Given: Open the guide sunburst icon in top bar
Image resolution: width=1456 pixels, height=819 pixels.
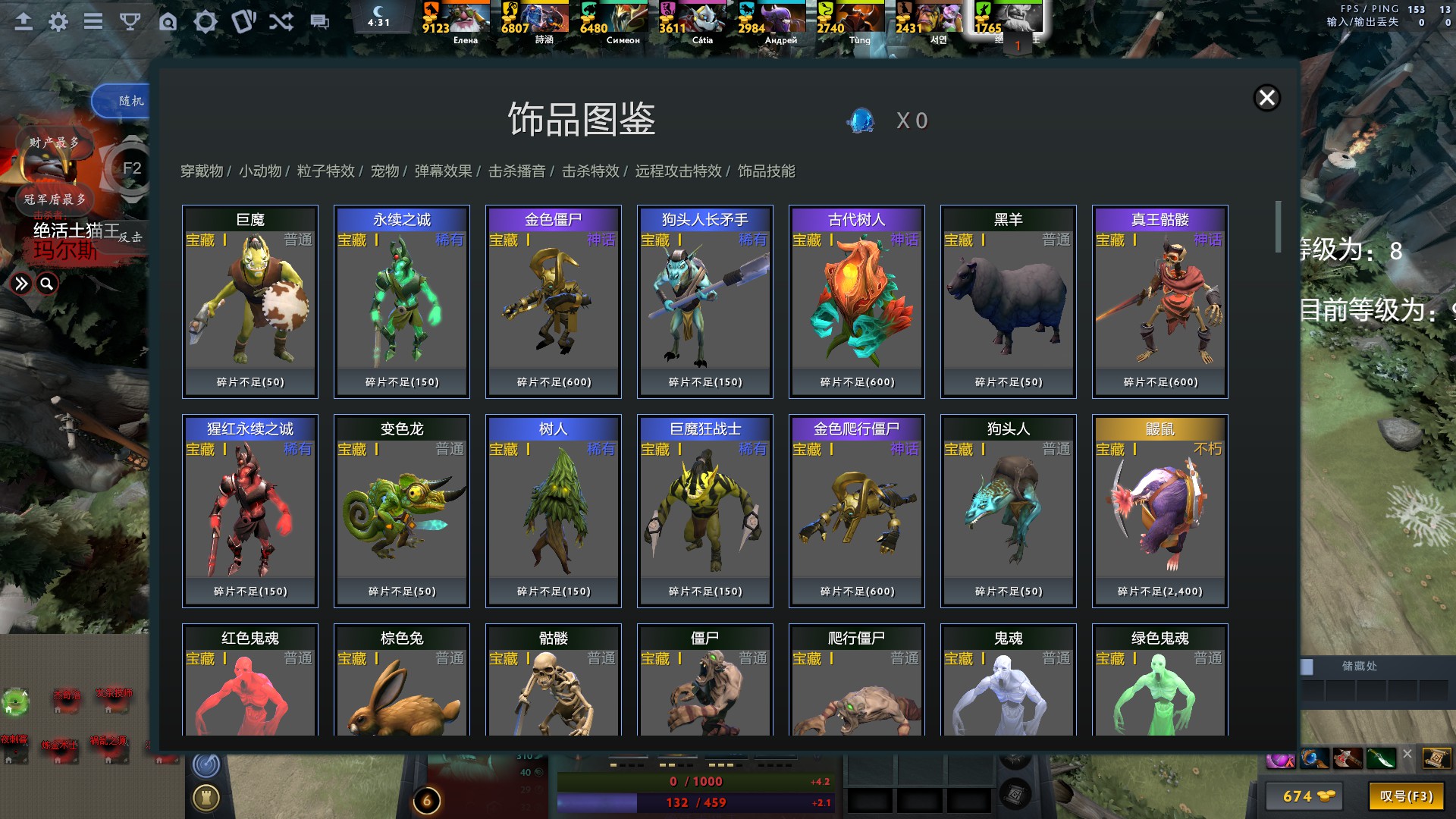Looking at the screenshot, I should point(205,21).
